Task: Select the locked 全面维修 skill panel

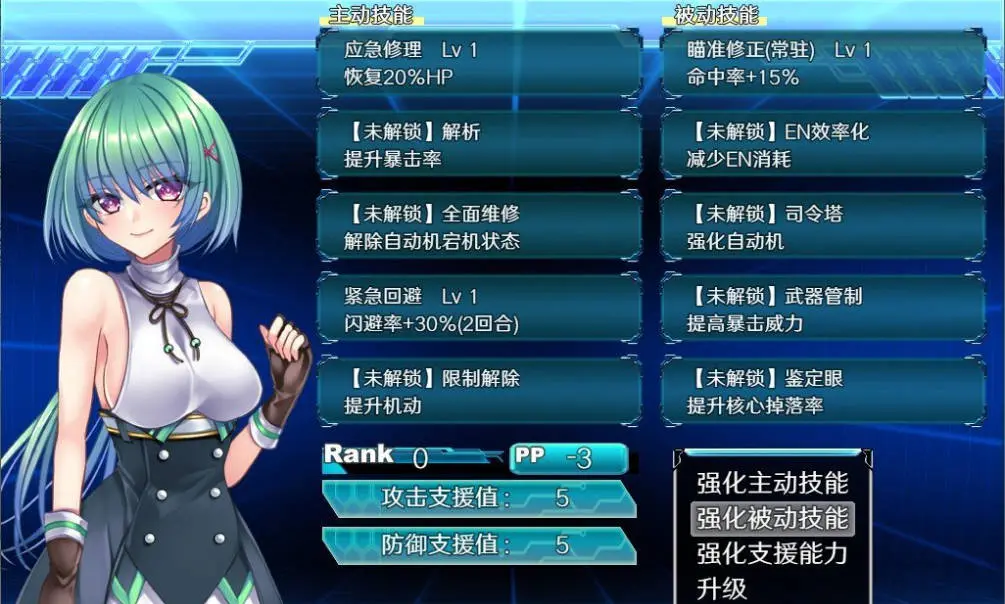Action: [x=478, y=227]
